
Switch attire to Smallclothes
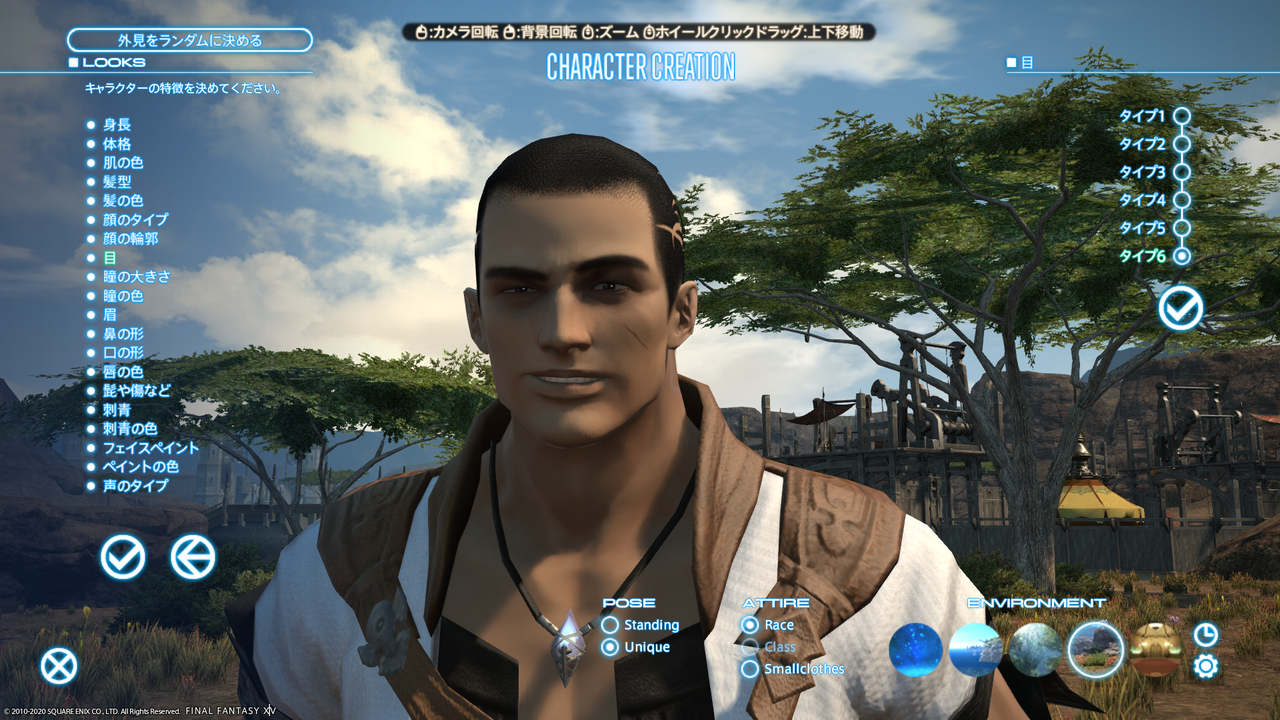coord(749,669)
